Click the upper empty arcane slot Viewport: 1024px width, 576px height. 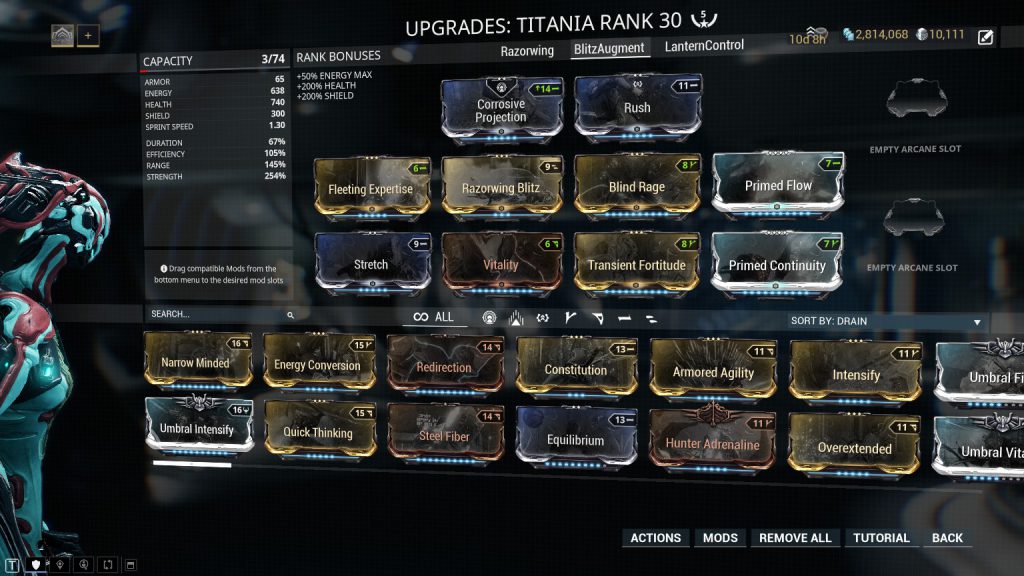point(915,101)
